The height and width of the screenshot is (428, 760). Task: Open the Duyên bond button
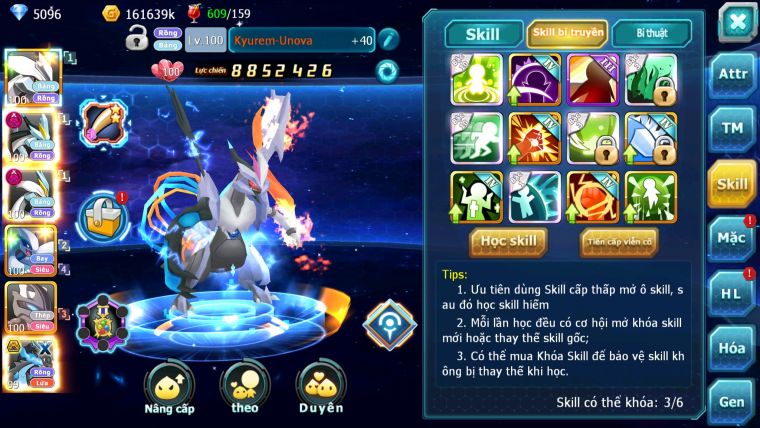[321, 388]
